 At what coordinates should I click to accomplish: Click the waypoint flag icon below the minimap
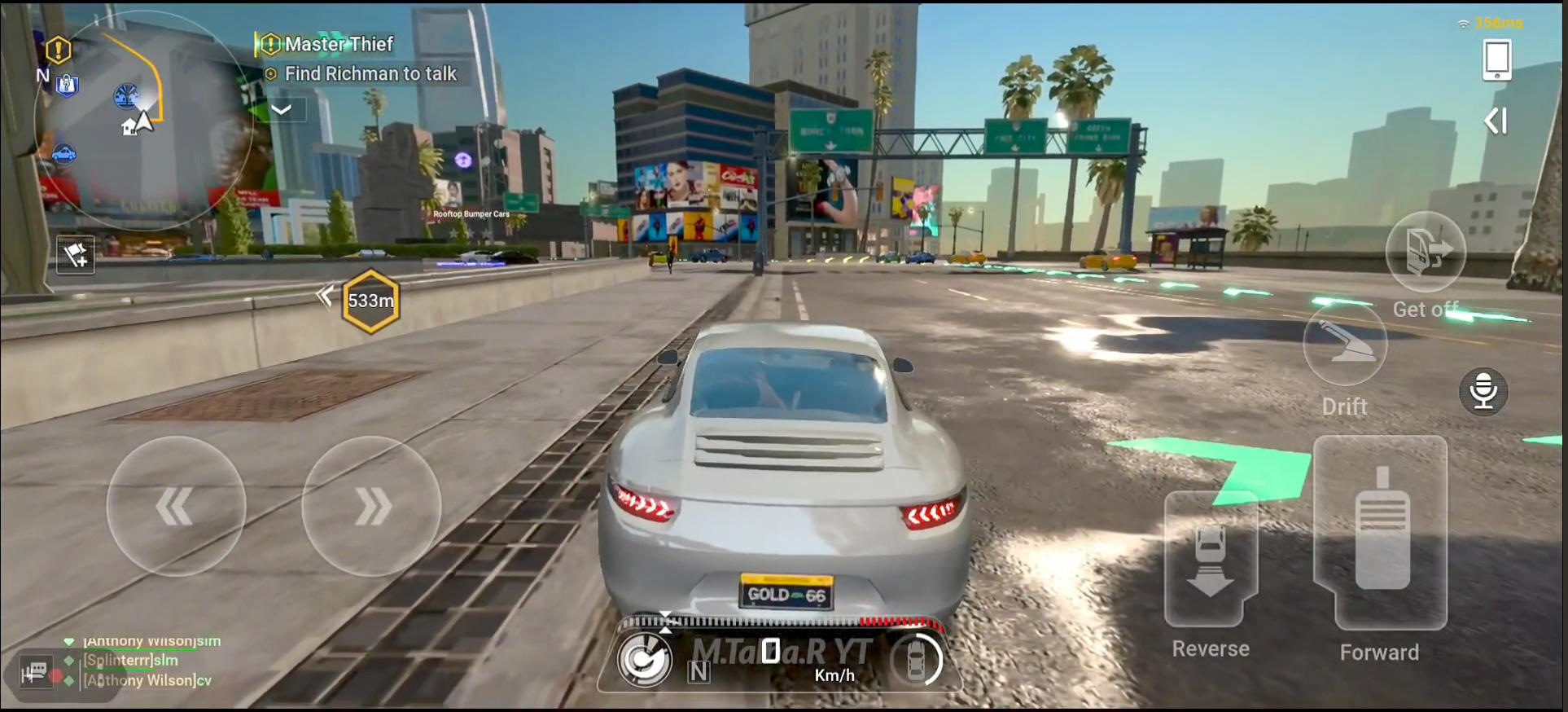point(76,256)
